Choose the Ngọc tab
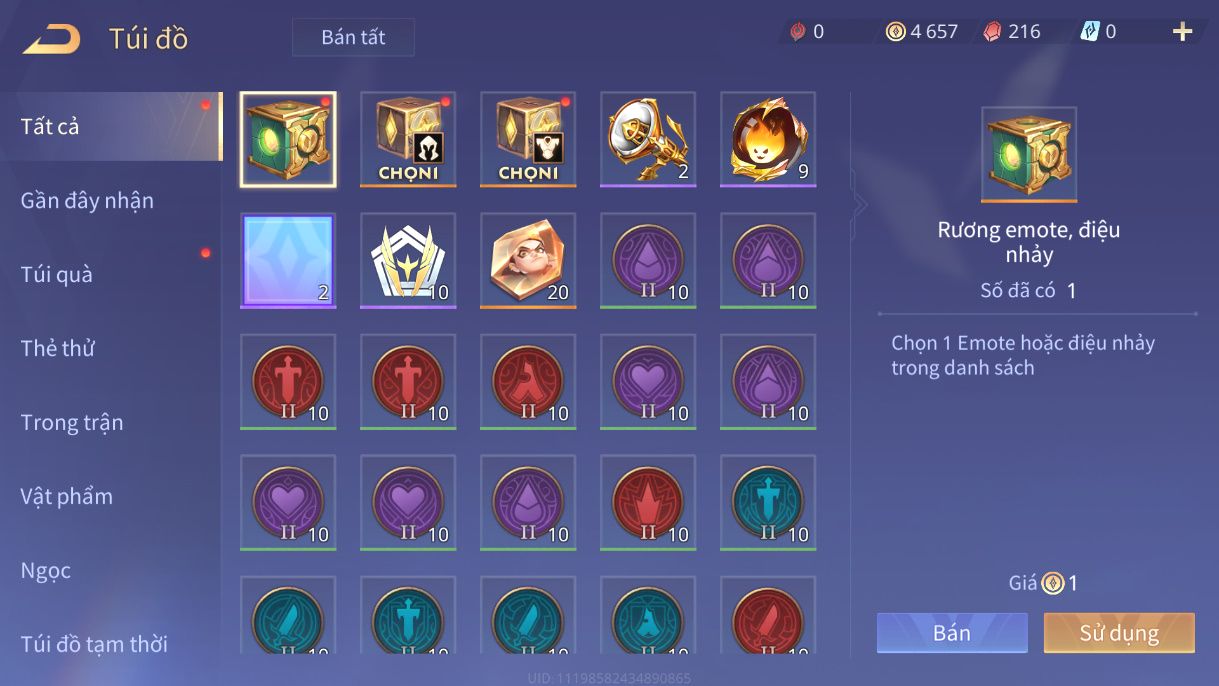The image size is (1219, 686). 46,571
